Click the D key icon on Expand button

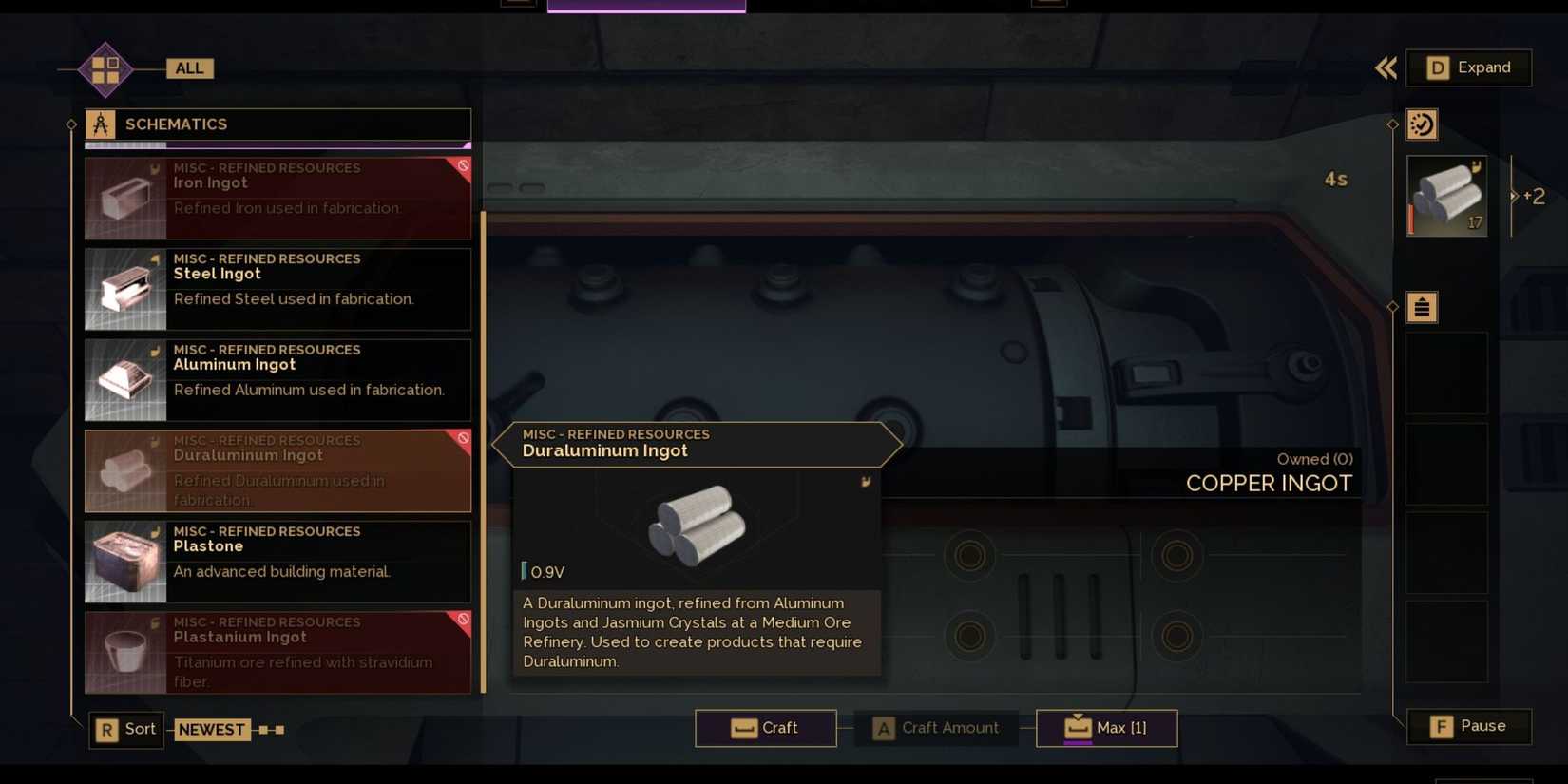(x=1438, y=67)
